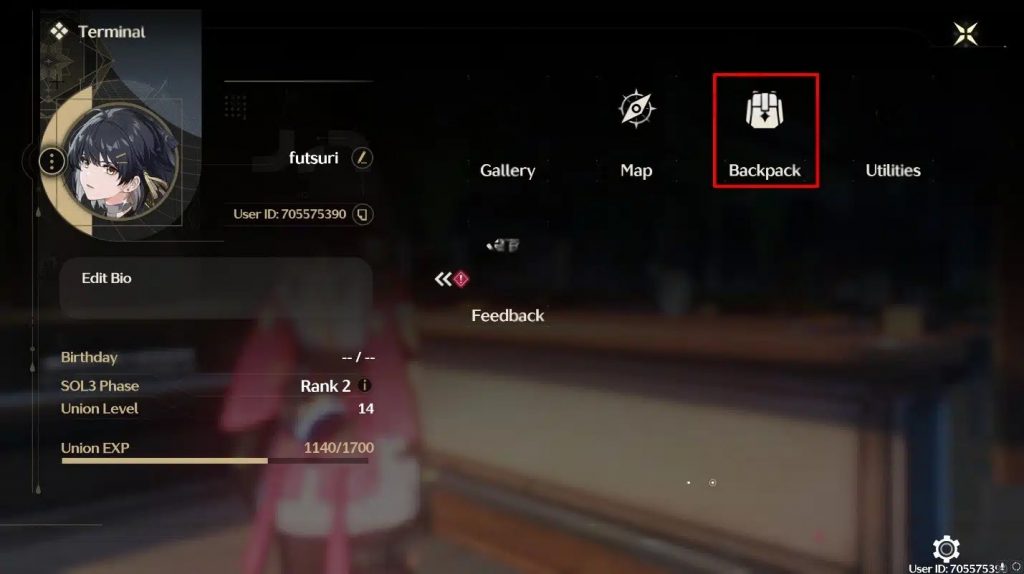Open the three-dot options beside avatar
The height and width of the screenshot is (574, 1024).
click(x=52, y=160)
